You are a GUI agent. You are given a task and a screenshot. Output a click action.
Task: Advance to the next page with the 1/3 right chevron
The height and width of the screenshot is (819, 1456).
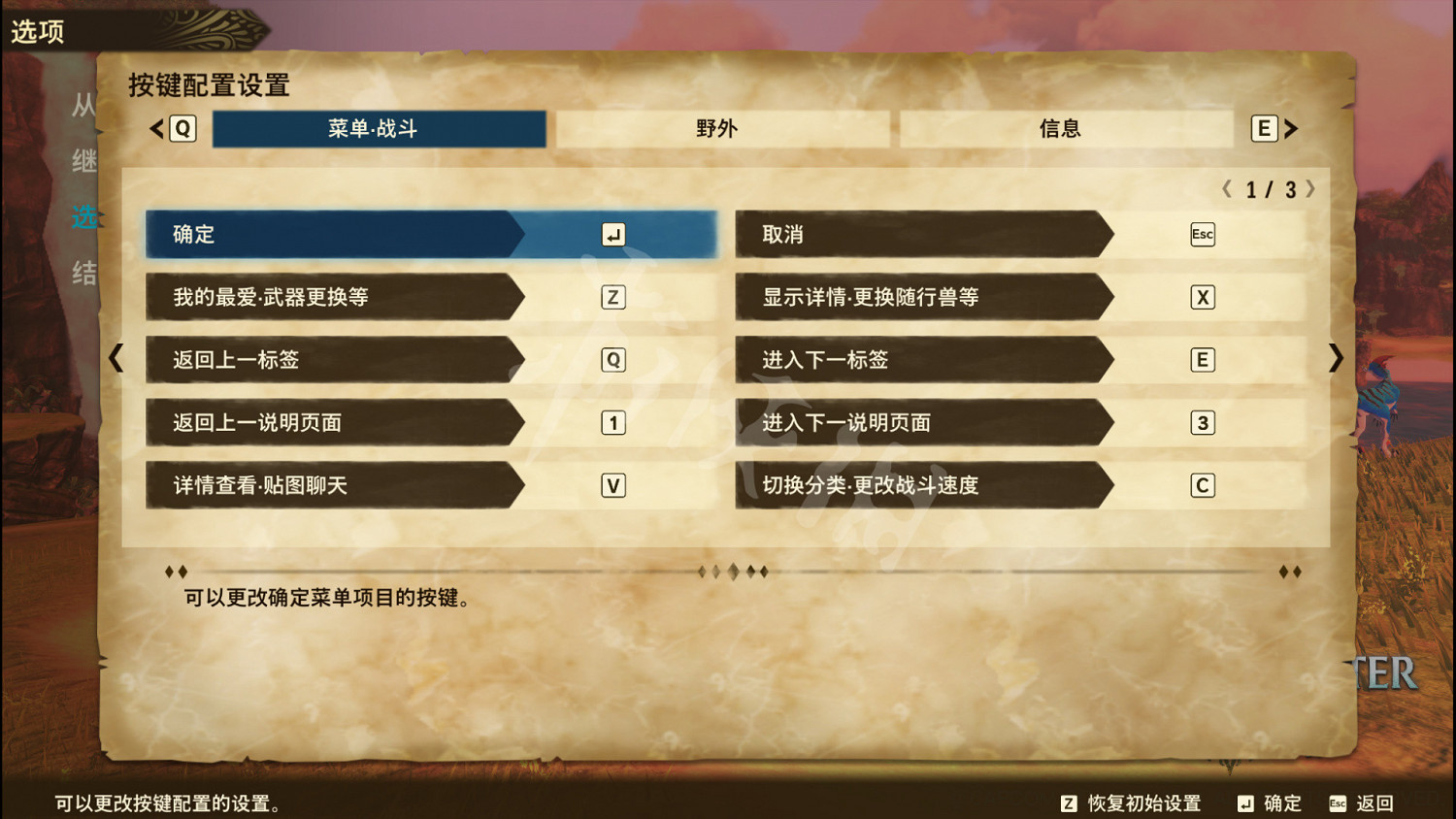point(1312,190)
